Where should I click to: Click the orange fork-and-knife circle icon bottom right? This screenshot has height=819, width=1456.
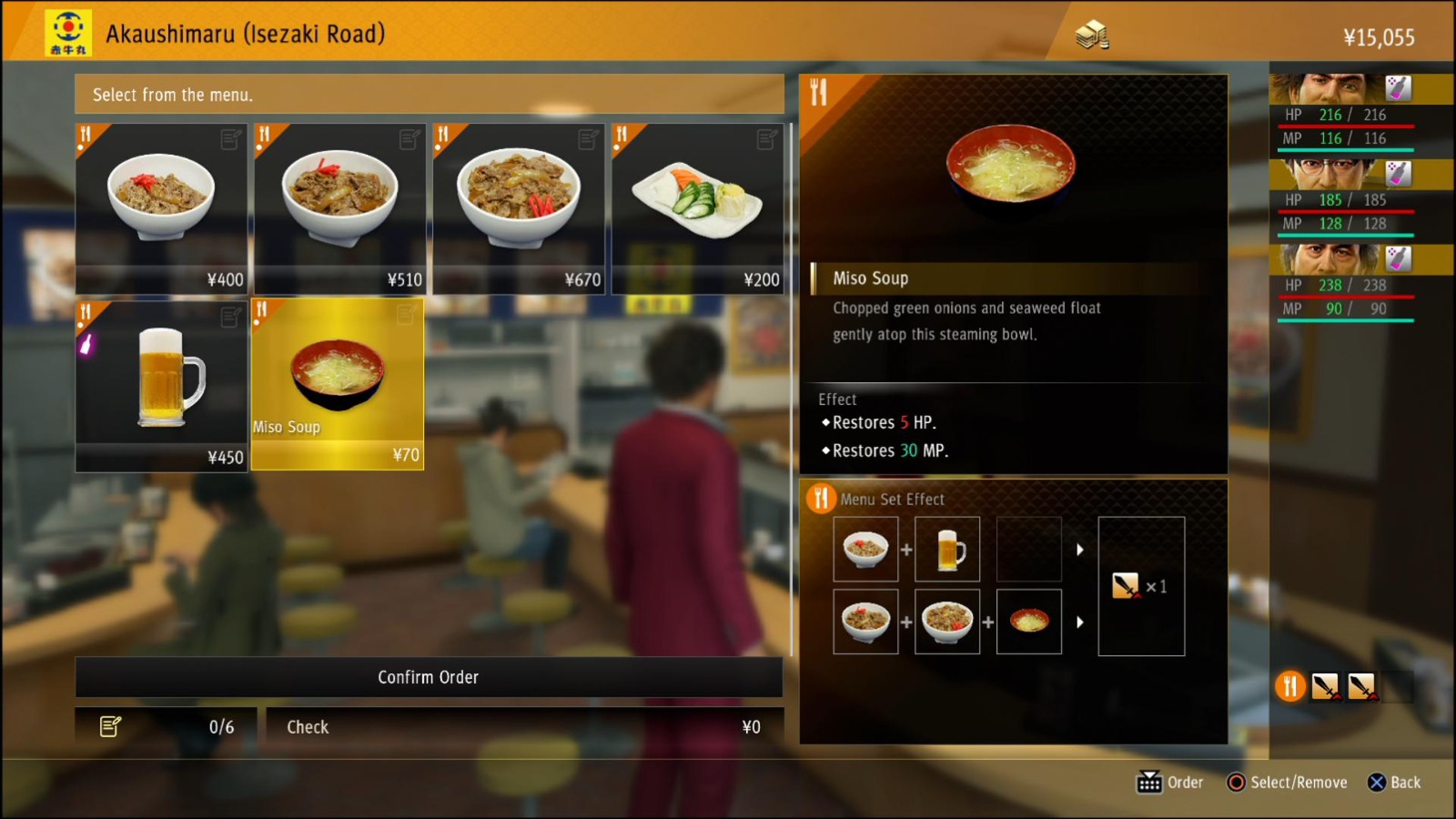(x=1289, y=687)
